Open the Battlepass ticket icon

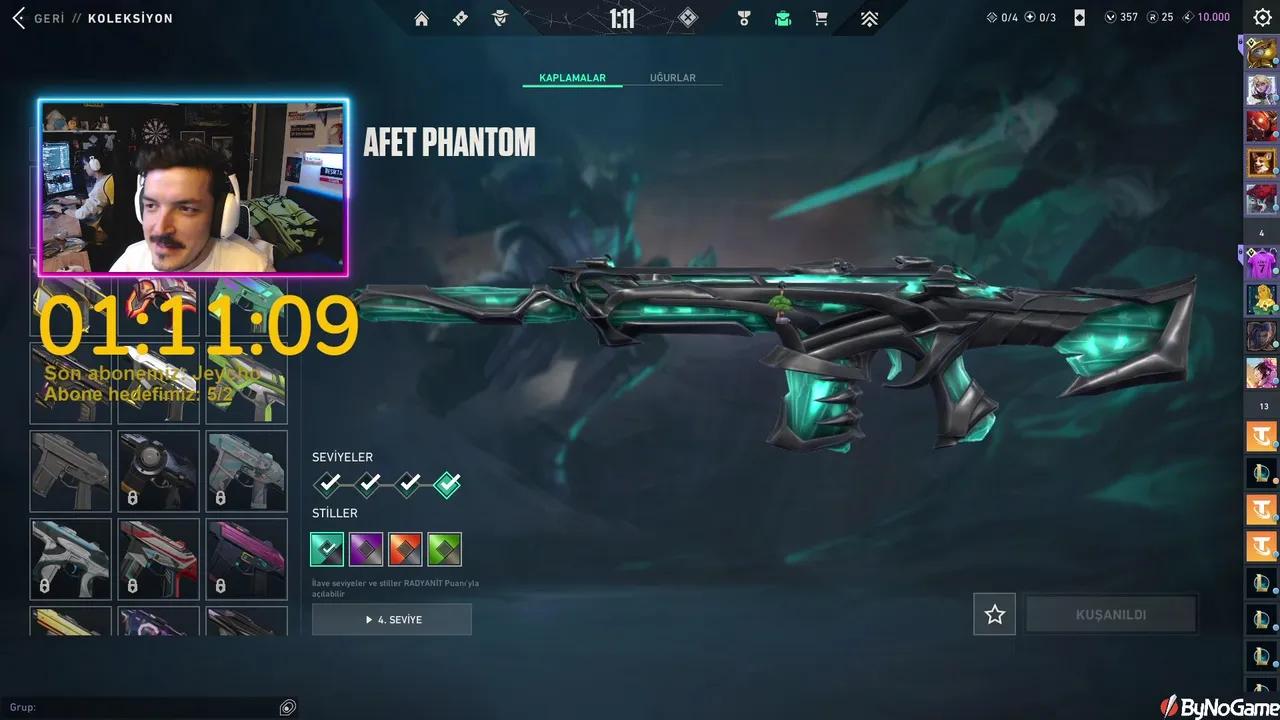point(460,18)
